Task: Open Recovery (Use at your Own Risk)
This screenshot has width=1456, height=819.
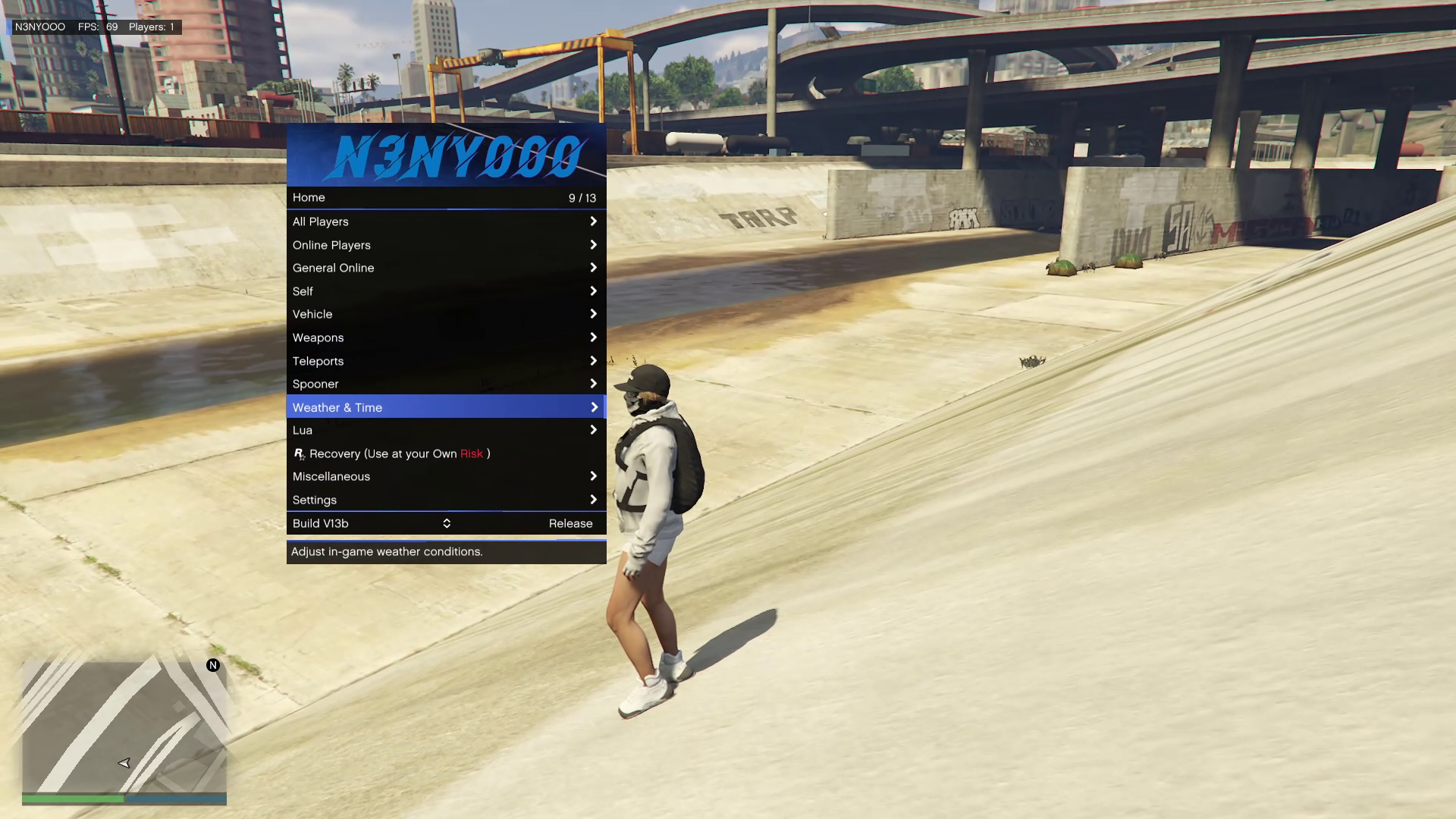Action: point(446,453)
